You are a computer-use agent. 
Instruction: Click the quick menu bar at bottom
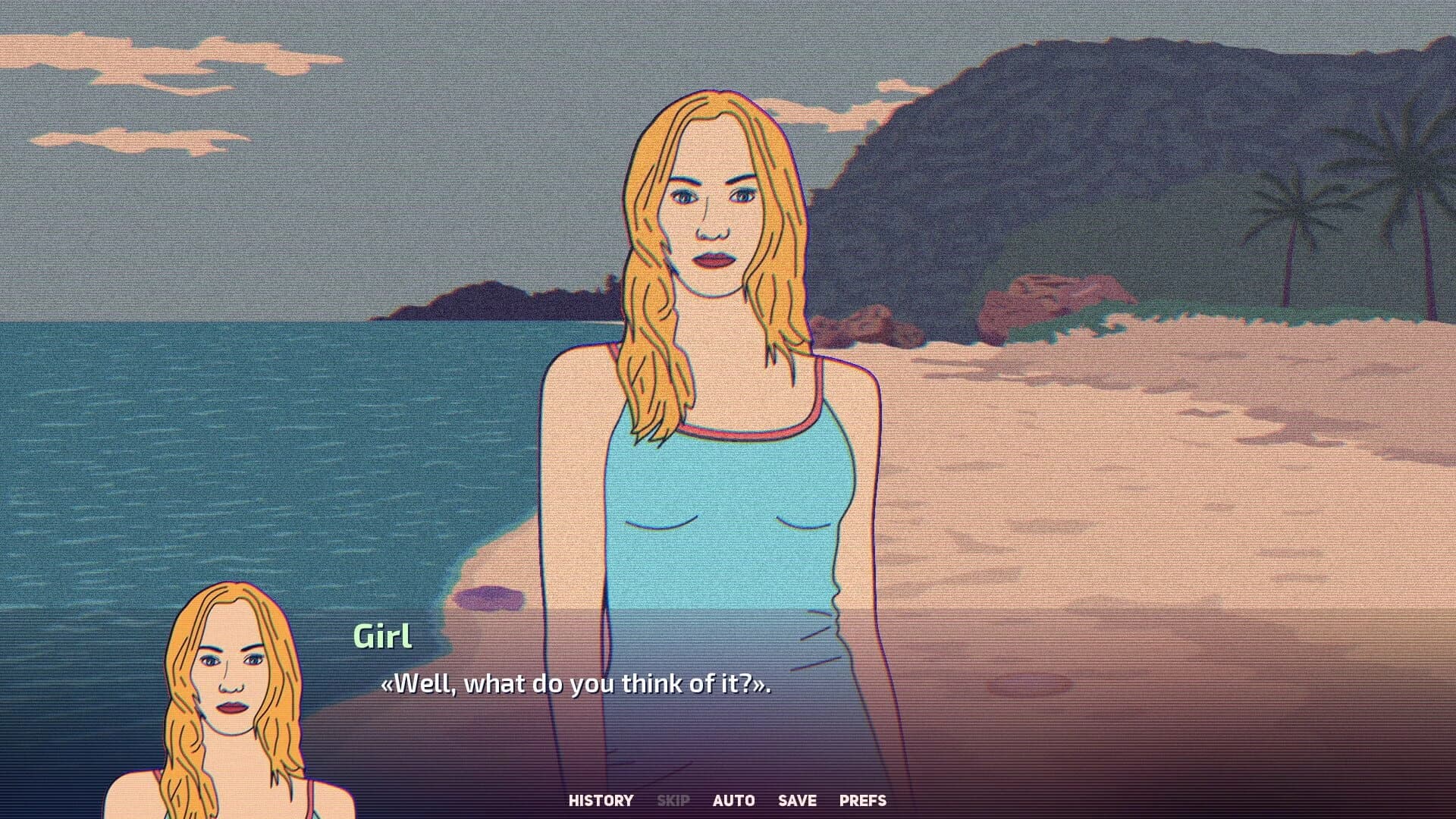728,800
